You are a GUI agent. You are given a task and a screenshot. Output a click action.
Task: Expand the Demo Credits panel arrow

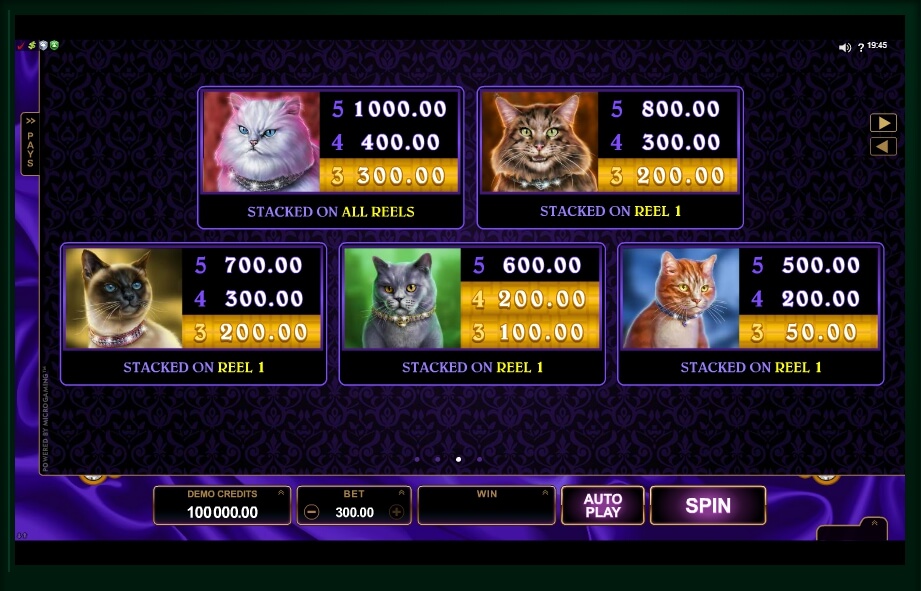(281, 492)
